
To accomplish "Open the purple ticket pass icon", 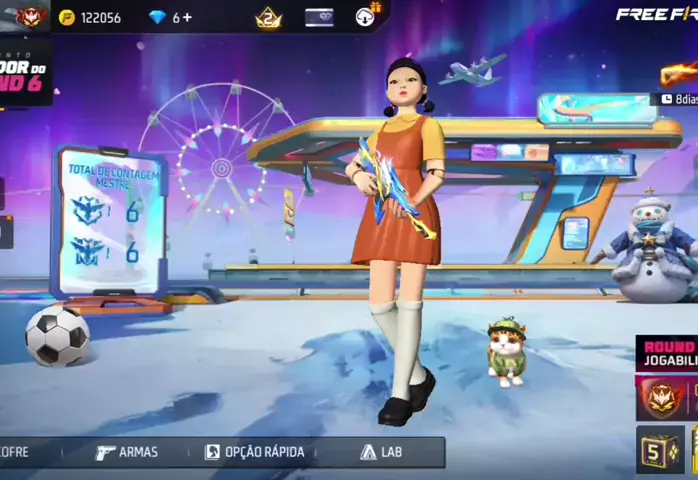I will tap(319, 17).
